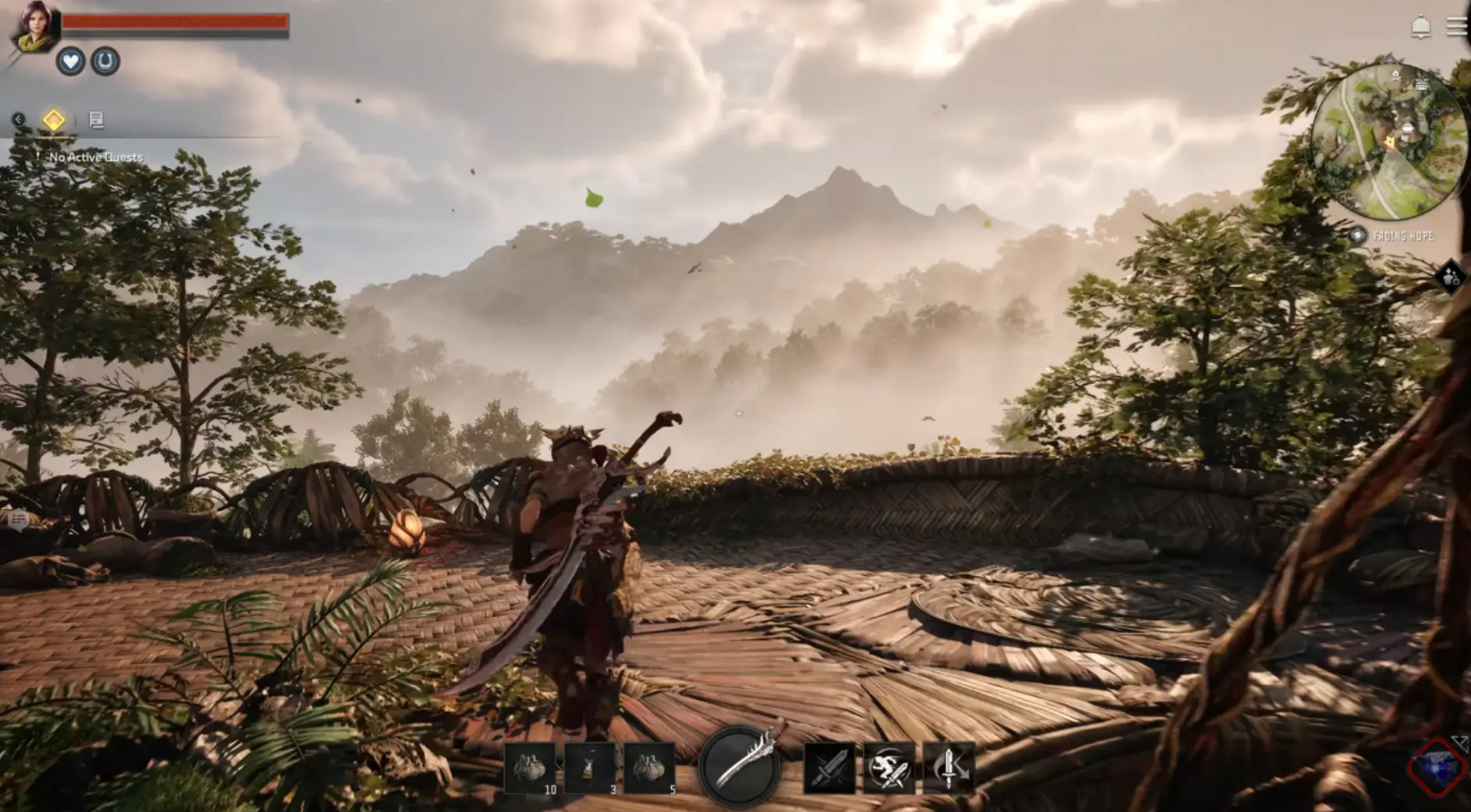The image size is (1471, 812).
Task: Click the player character portrait
Action: (34, 27)
